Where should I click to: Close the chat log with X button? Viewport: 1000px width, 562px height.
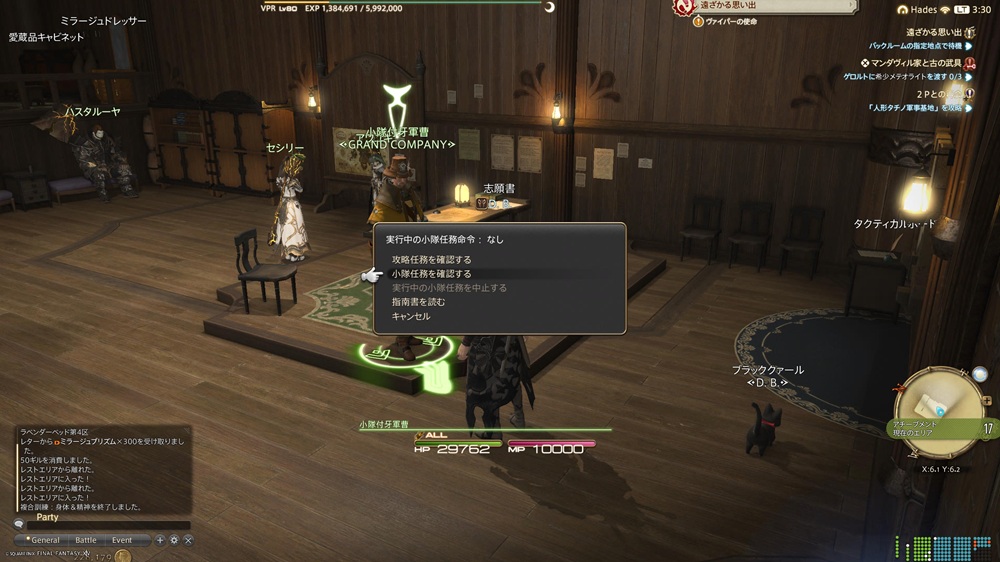point(188,540)
